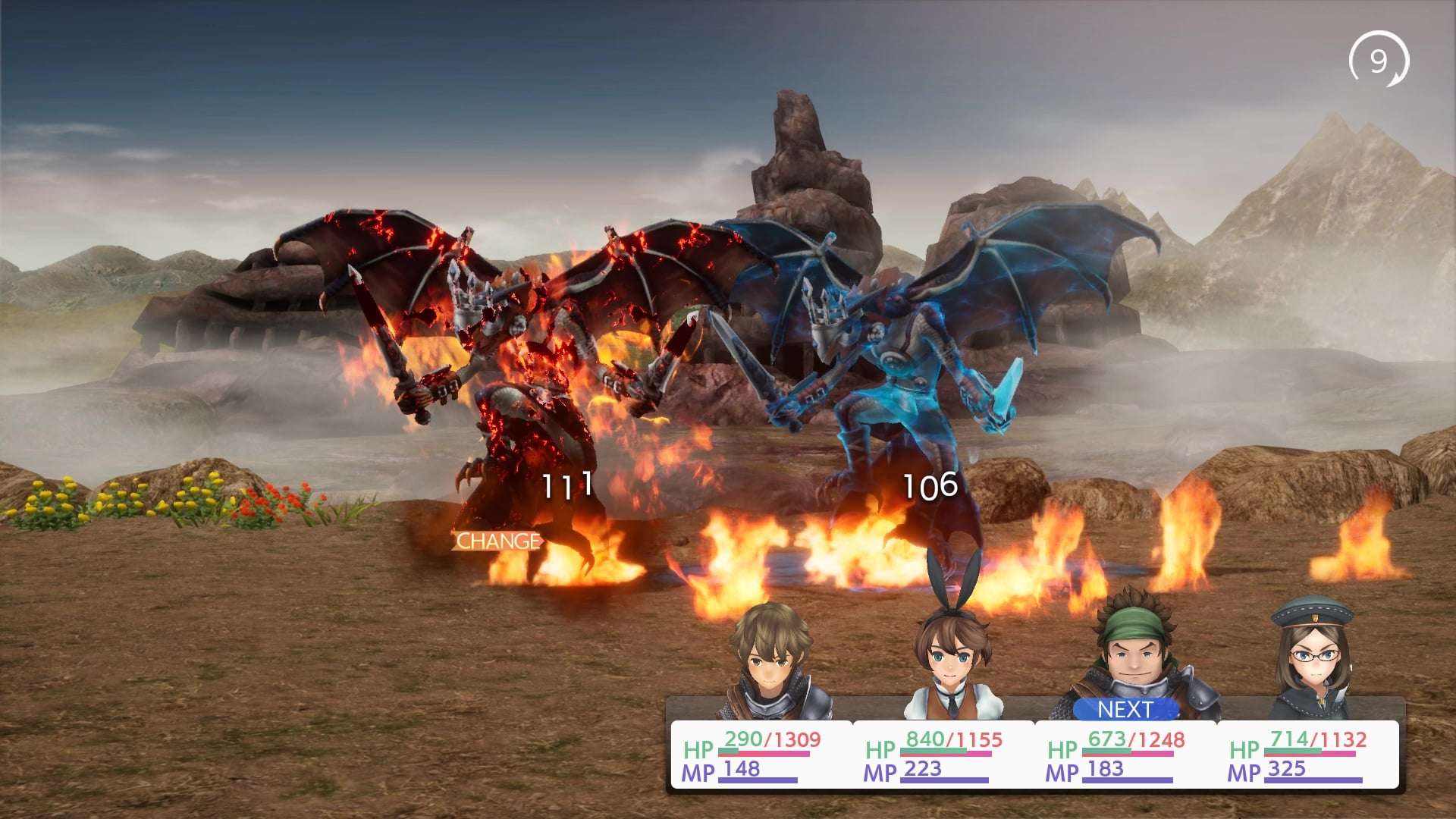Click the circular turn counter icon
This screenshot has height=819, width=1456.
(x=1378, y=61)
